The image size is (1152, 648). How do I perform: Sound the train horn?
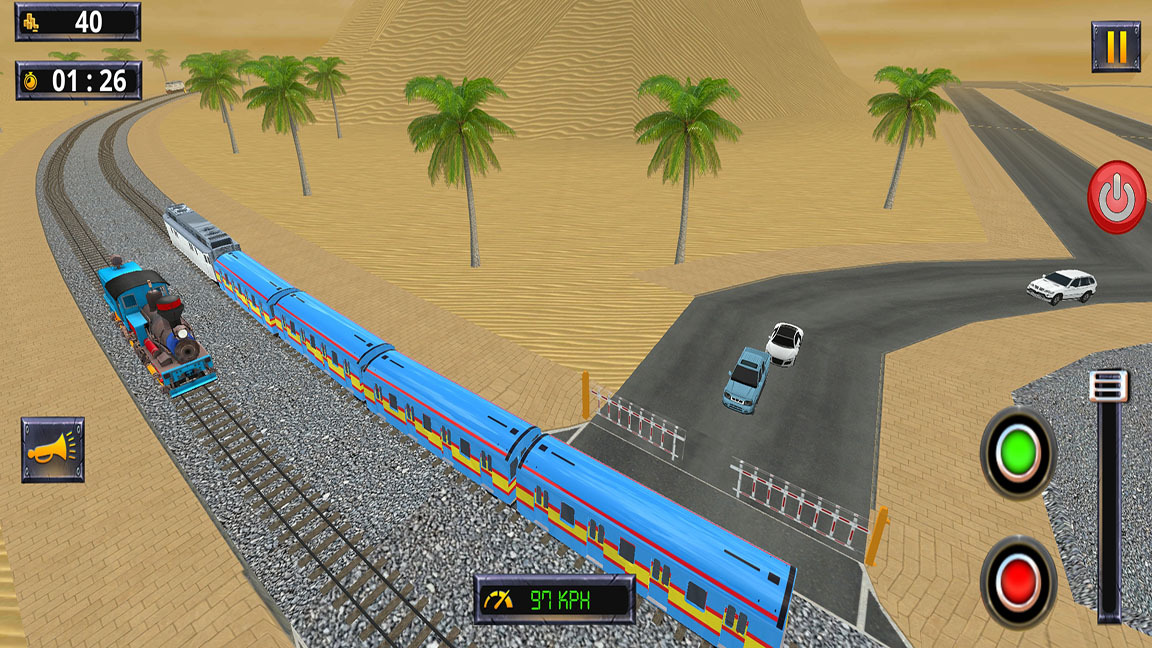[53, 450]
